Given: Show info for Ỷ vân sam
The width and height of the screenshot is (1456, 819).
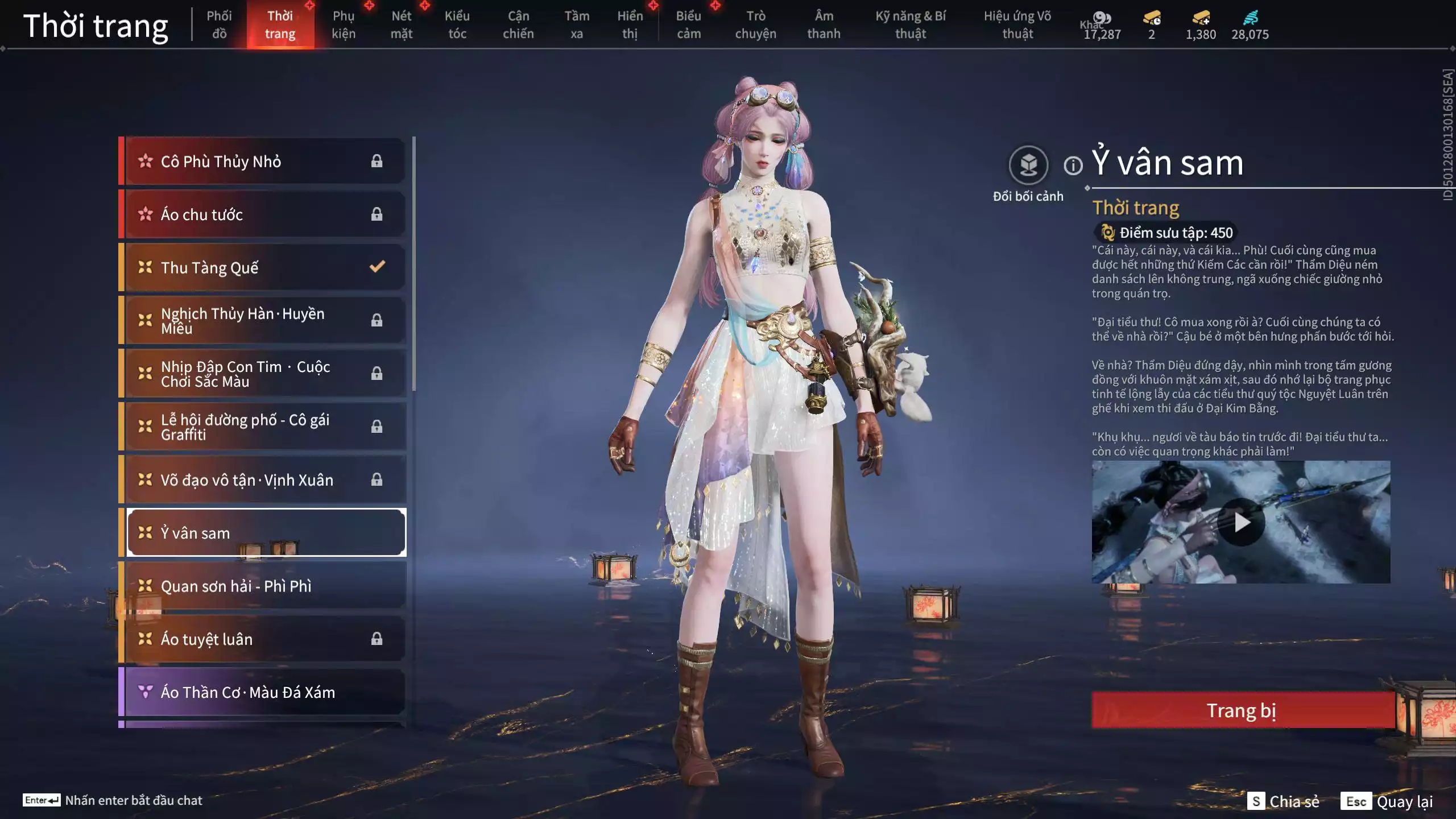Looking at the screenshot, I should pos(1073,166).
